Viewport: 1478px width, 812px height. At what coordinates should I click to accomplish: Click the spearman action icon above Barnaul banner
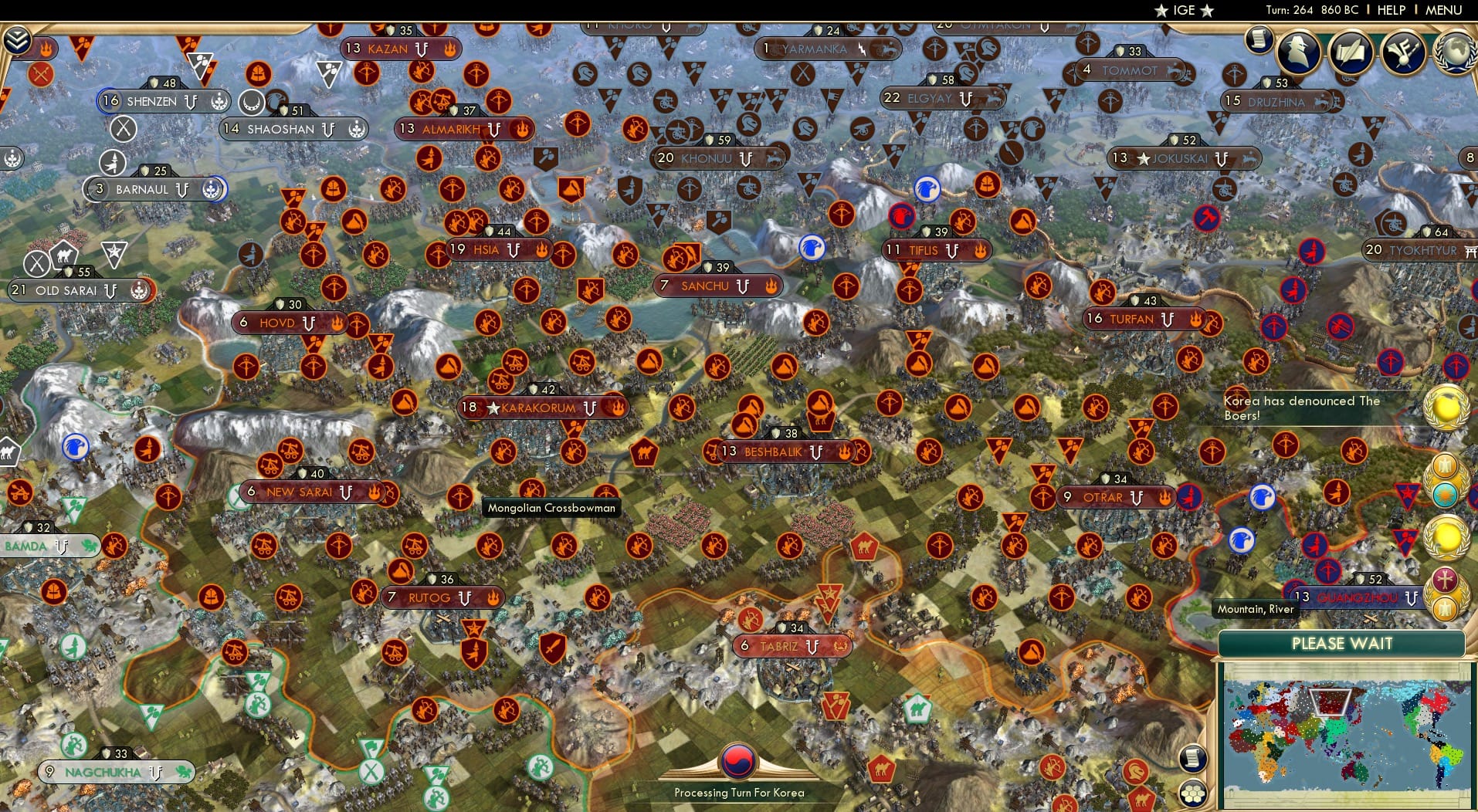(114, 163)
